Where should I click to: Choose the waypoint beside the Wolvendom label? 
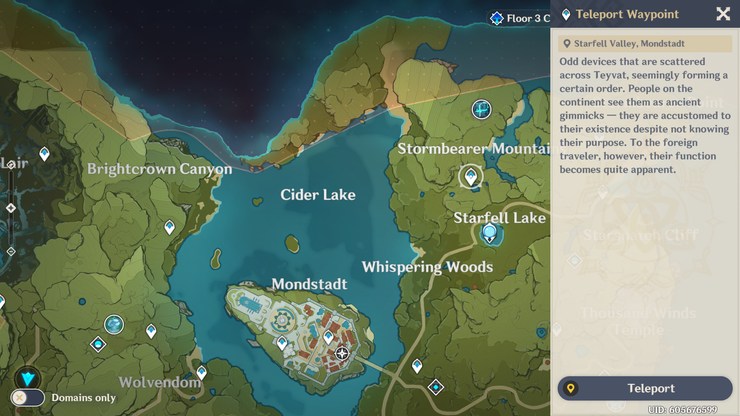coord(201,372)
